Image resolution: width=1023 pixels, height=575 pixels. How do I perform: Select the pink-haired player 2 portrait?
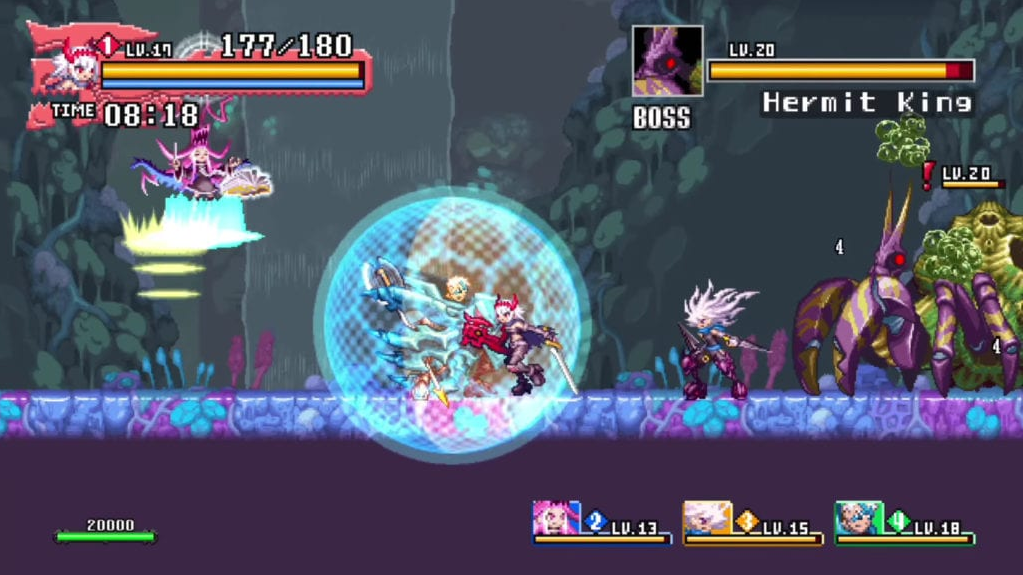click(x=555, y=518)
